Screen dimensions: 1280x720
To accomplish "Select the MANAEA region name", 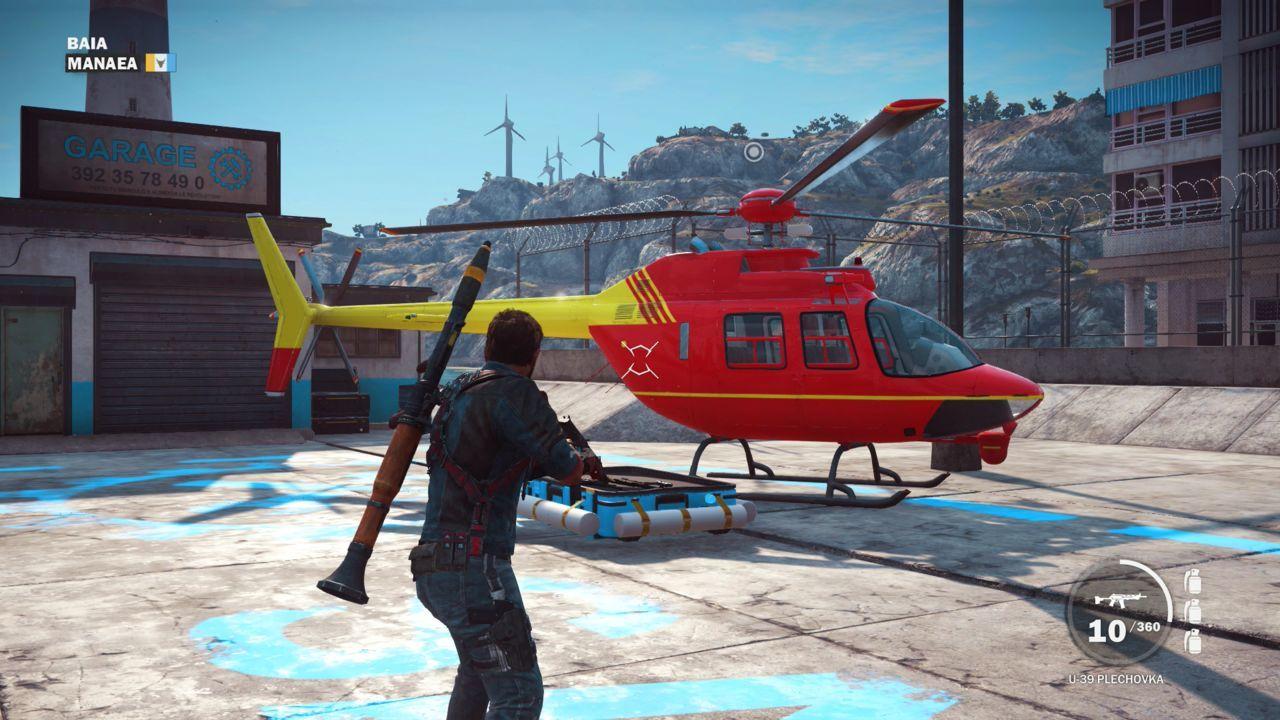I will coord(105,62).
